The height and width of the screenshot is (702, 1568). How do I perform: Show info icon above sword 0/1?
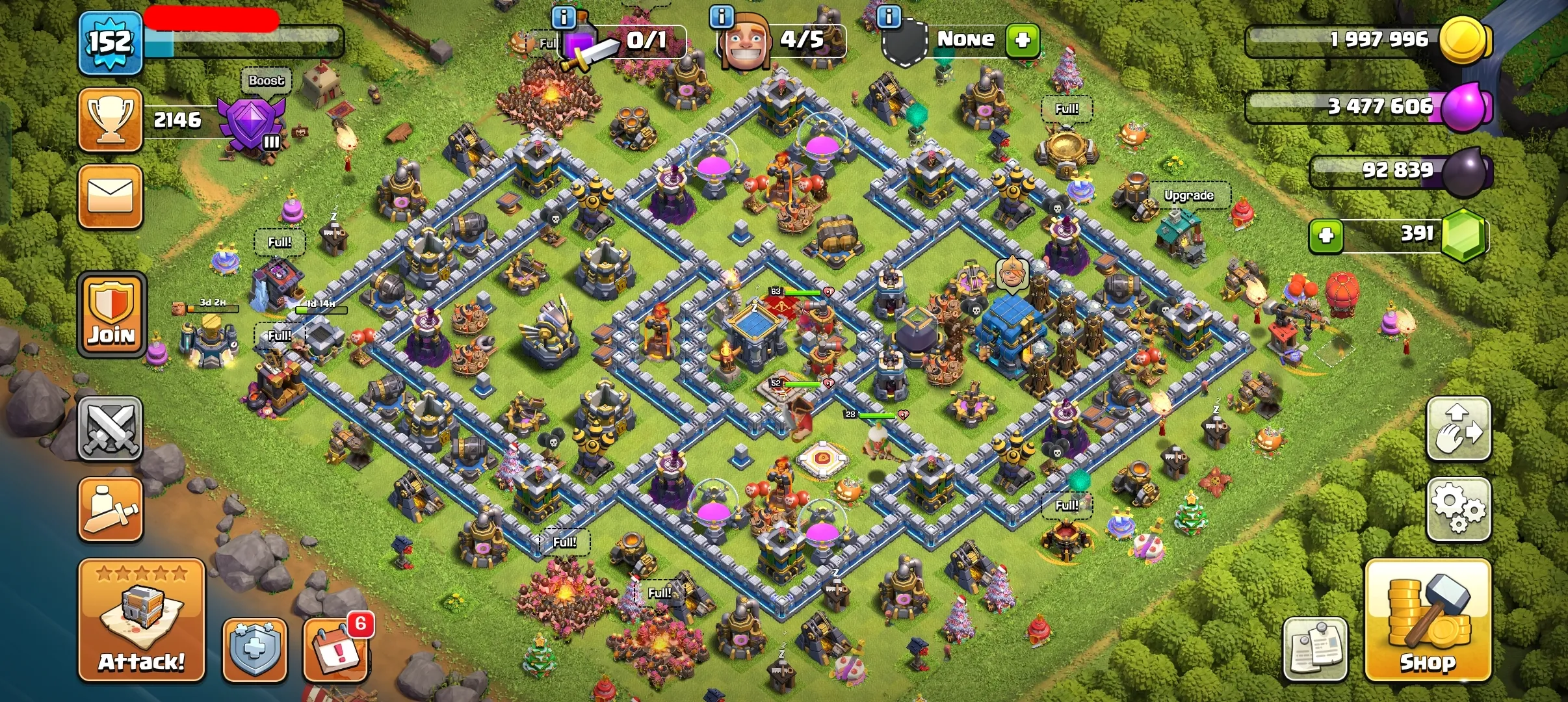564,17
